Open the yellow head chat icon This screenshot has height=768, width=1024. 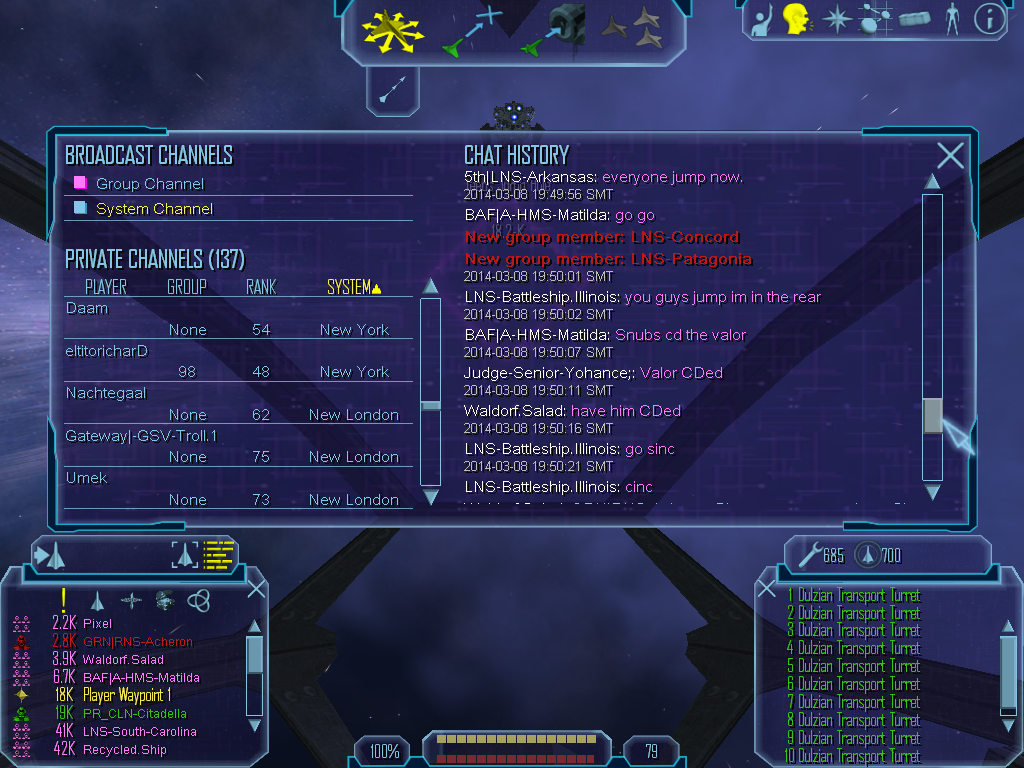pos(796,19)
